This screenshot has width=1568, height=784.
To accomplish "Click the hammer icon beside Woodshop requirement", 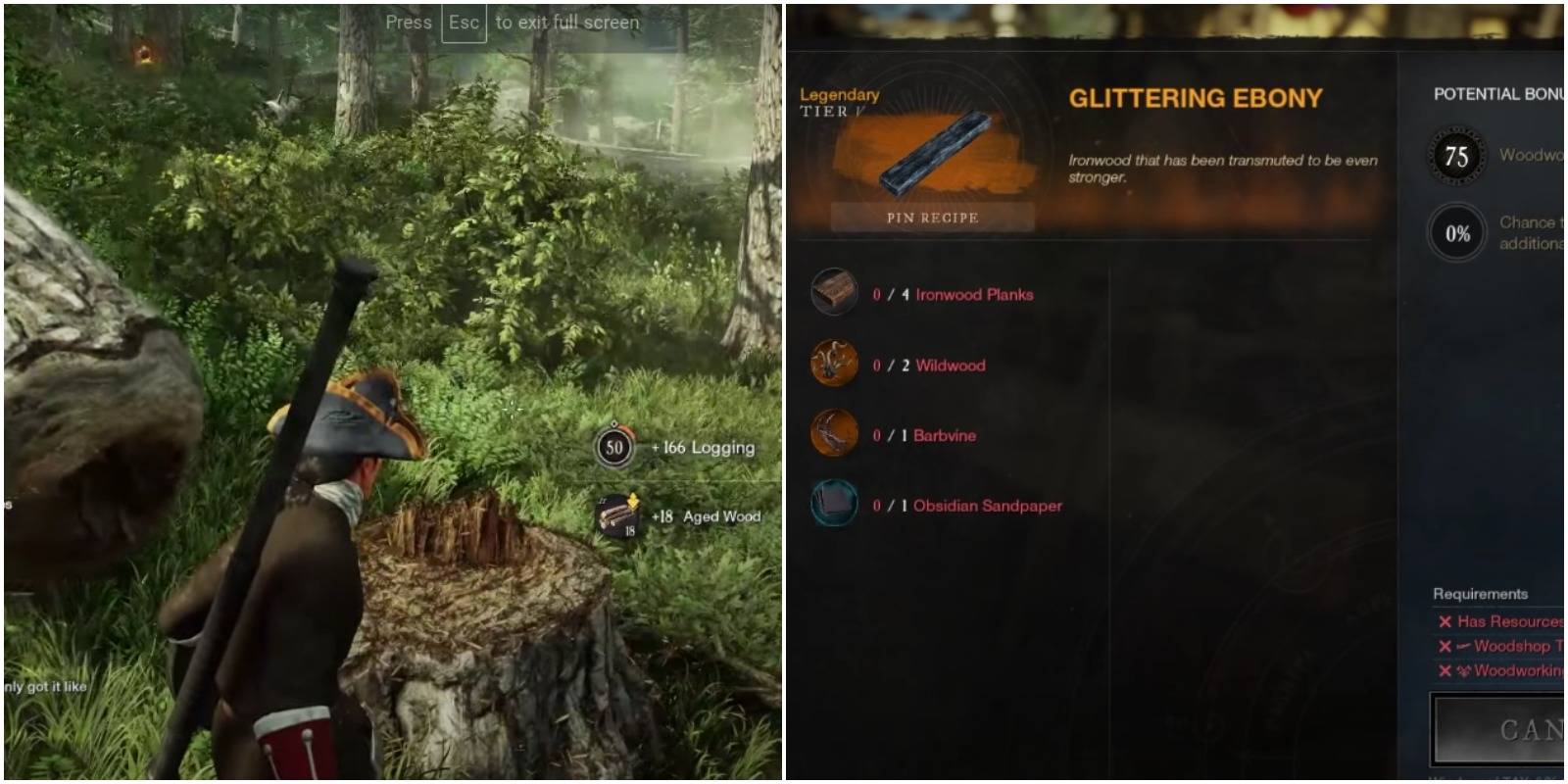I will (x=1464, y=647).
